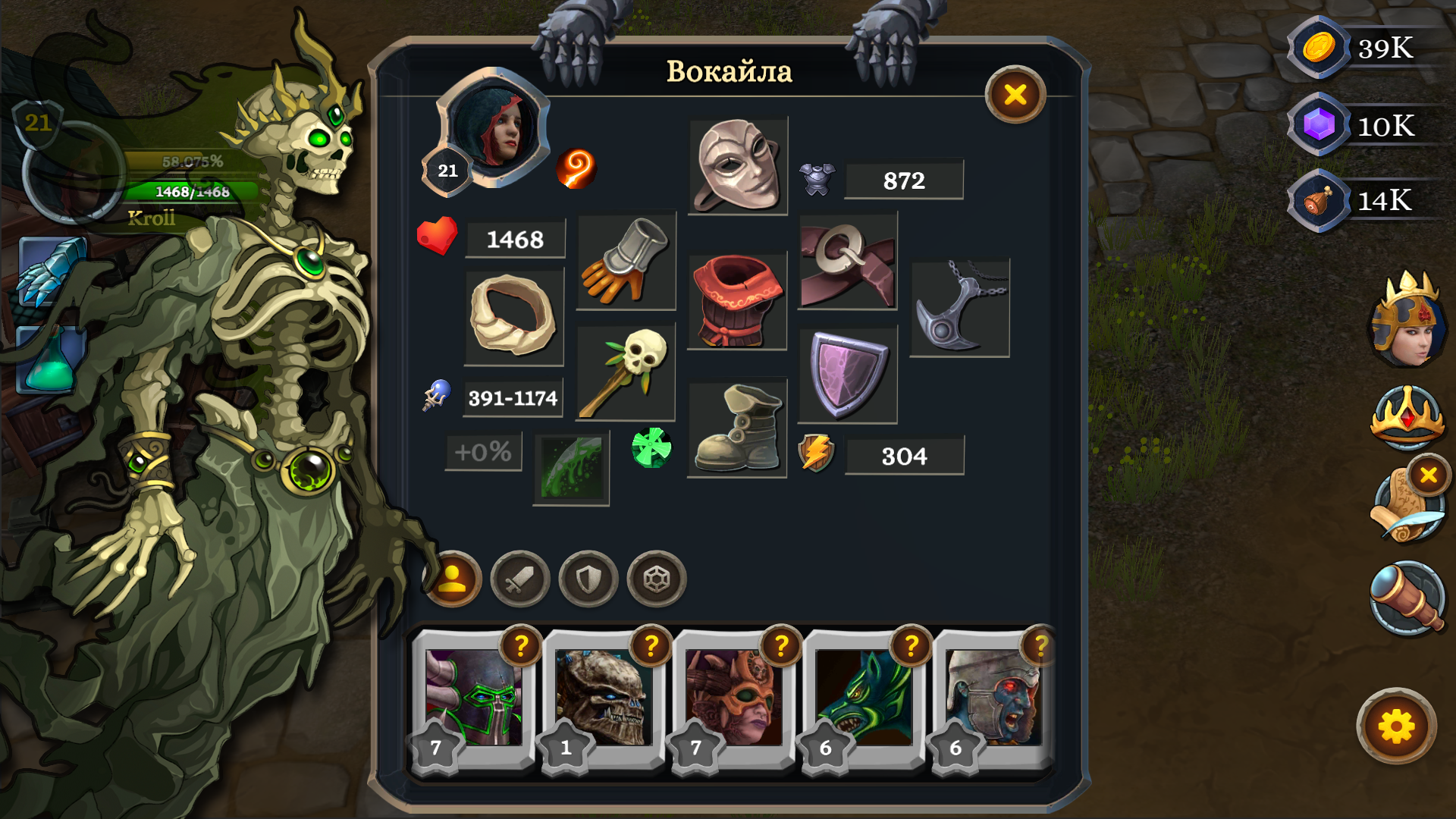Switch to the hexagon cube tab

[656, 580]
